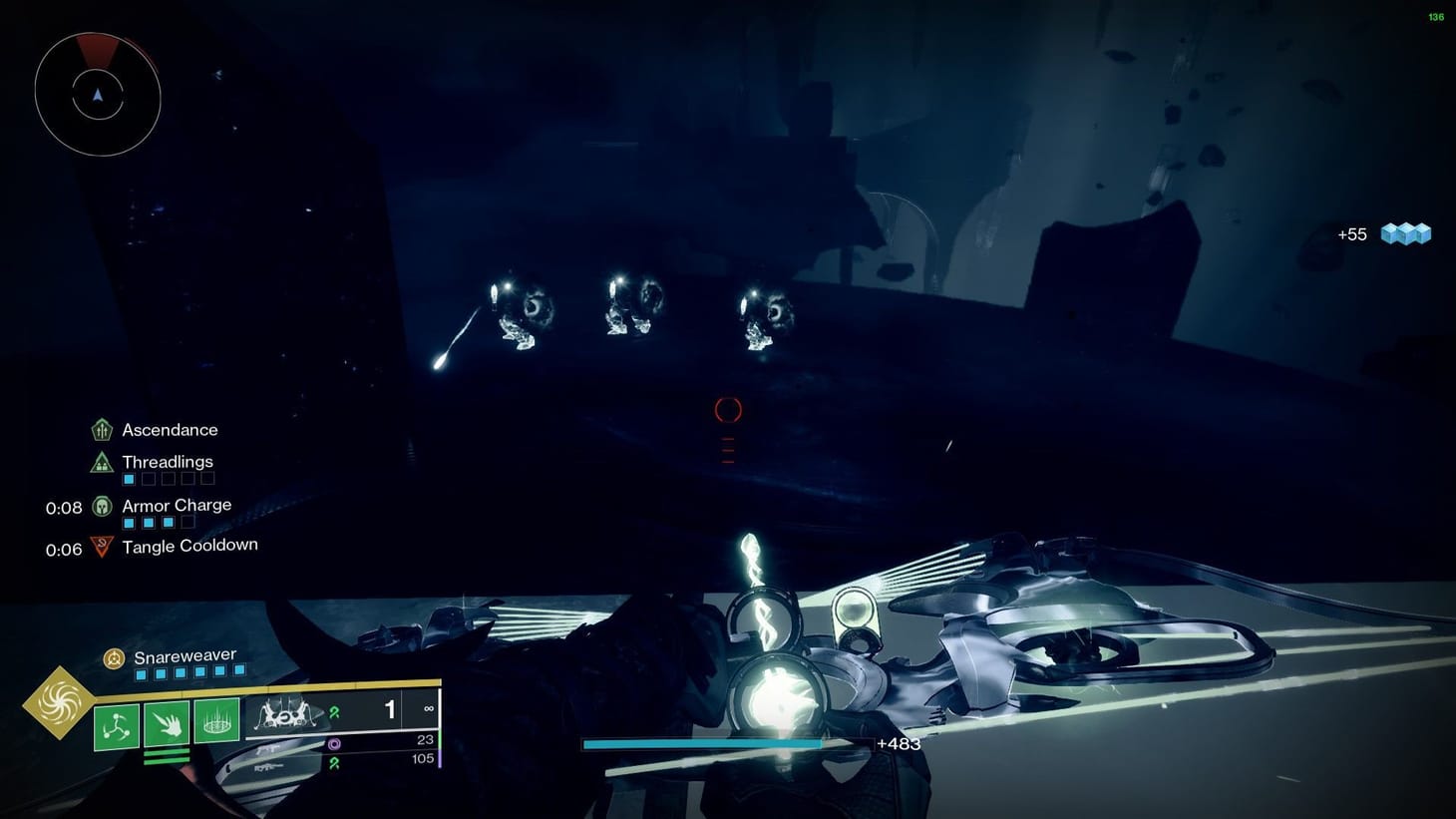Image resolution: width=1456 pixels, height=819 pixels.
Task: Click the Armor Charge helmet icon
Action: 101,507
